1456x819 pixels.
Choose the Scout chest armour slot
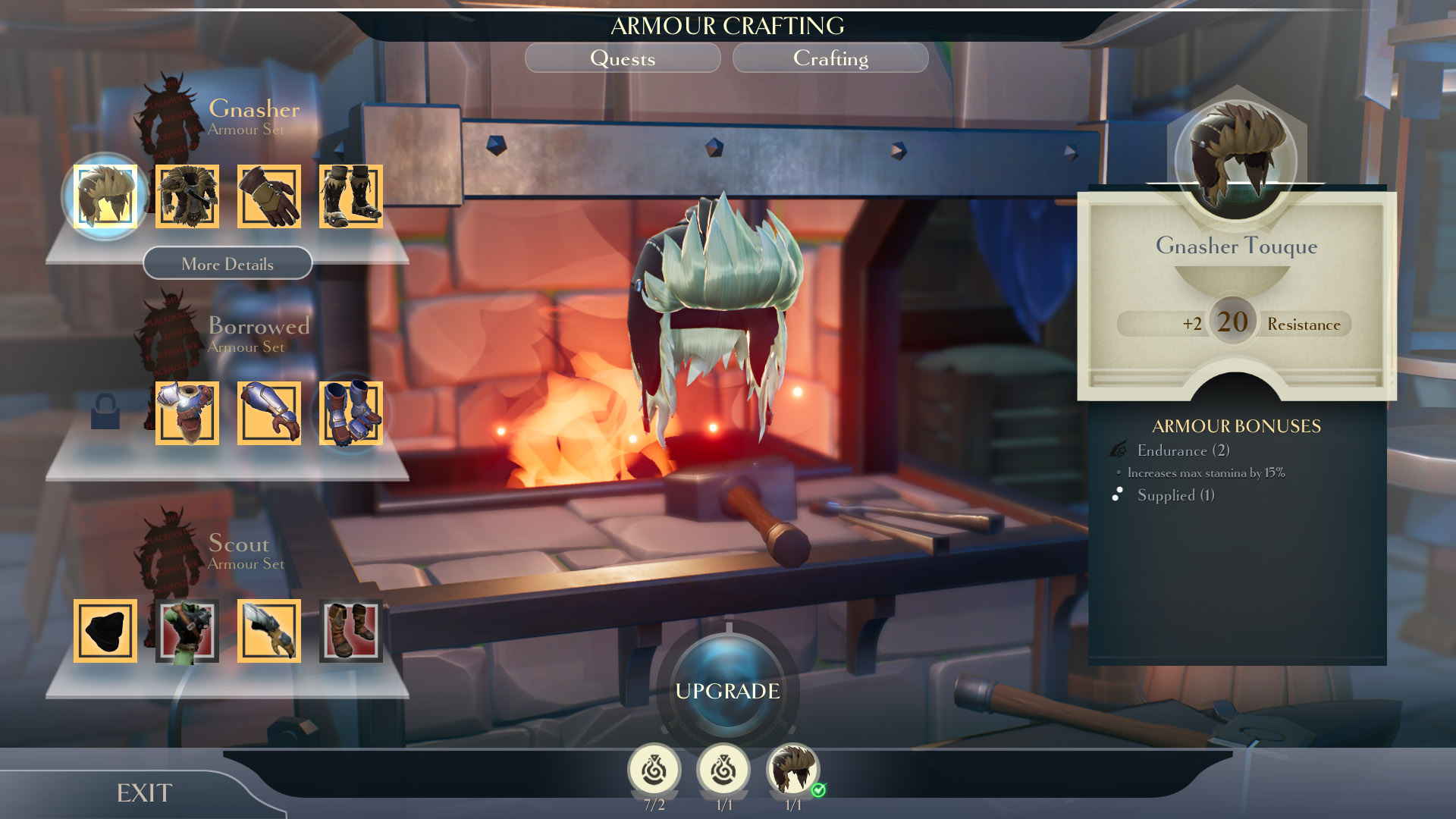[187, 631]
